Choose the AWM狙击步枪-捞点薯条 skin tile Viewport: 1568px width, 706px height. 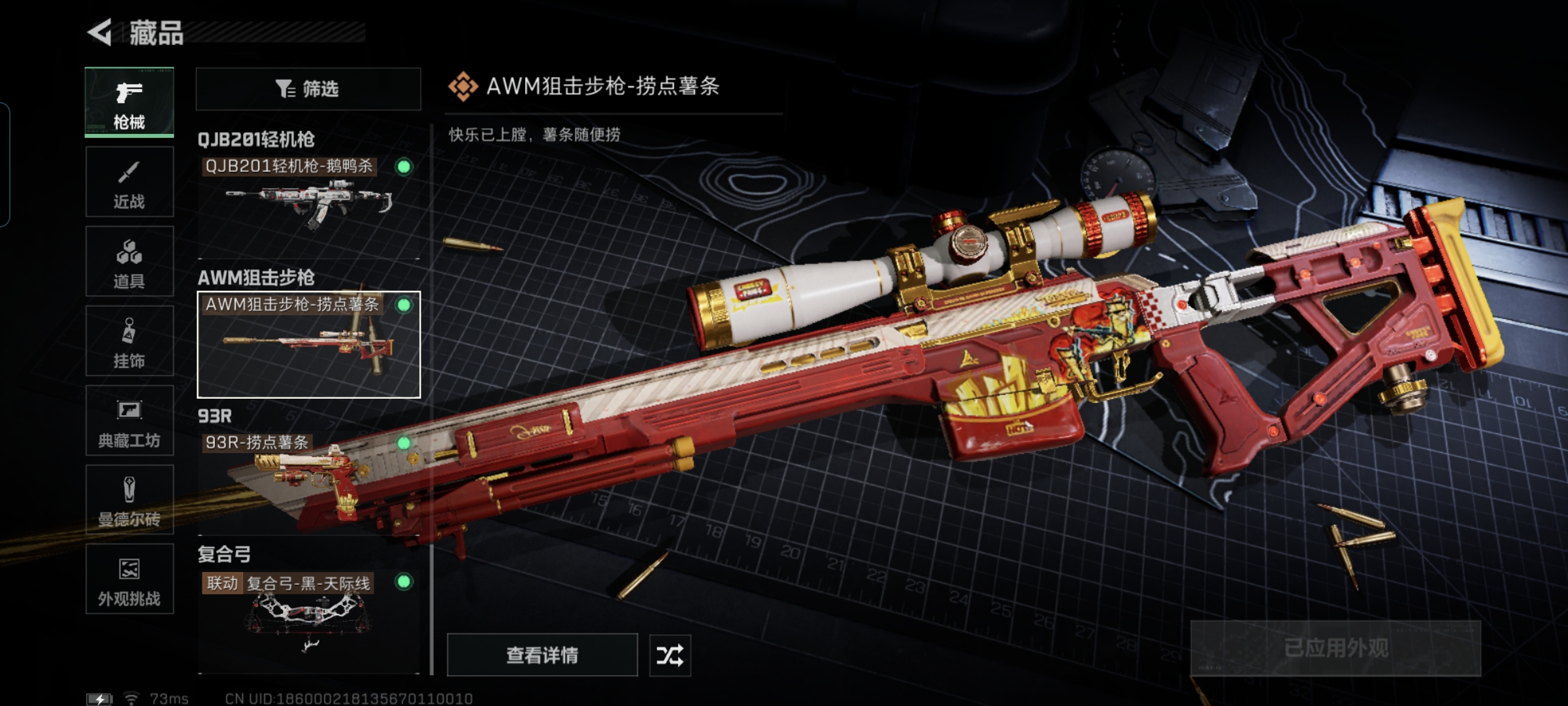[x=308, y=345]
